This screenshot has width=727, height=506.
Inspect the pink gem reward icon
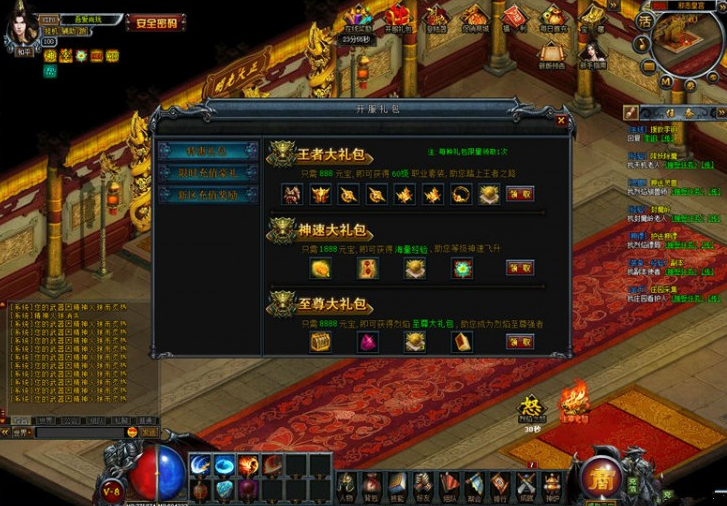367,342
